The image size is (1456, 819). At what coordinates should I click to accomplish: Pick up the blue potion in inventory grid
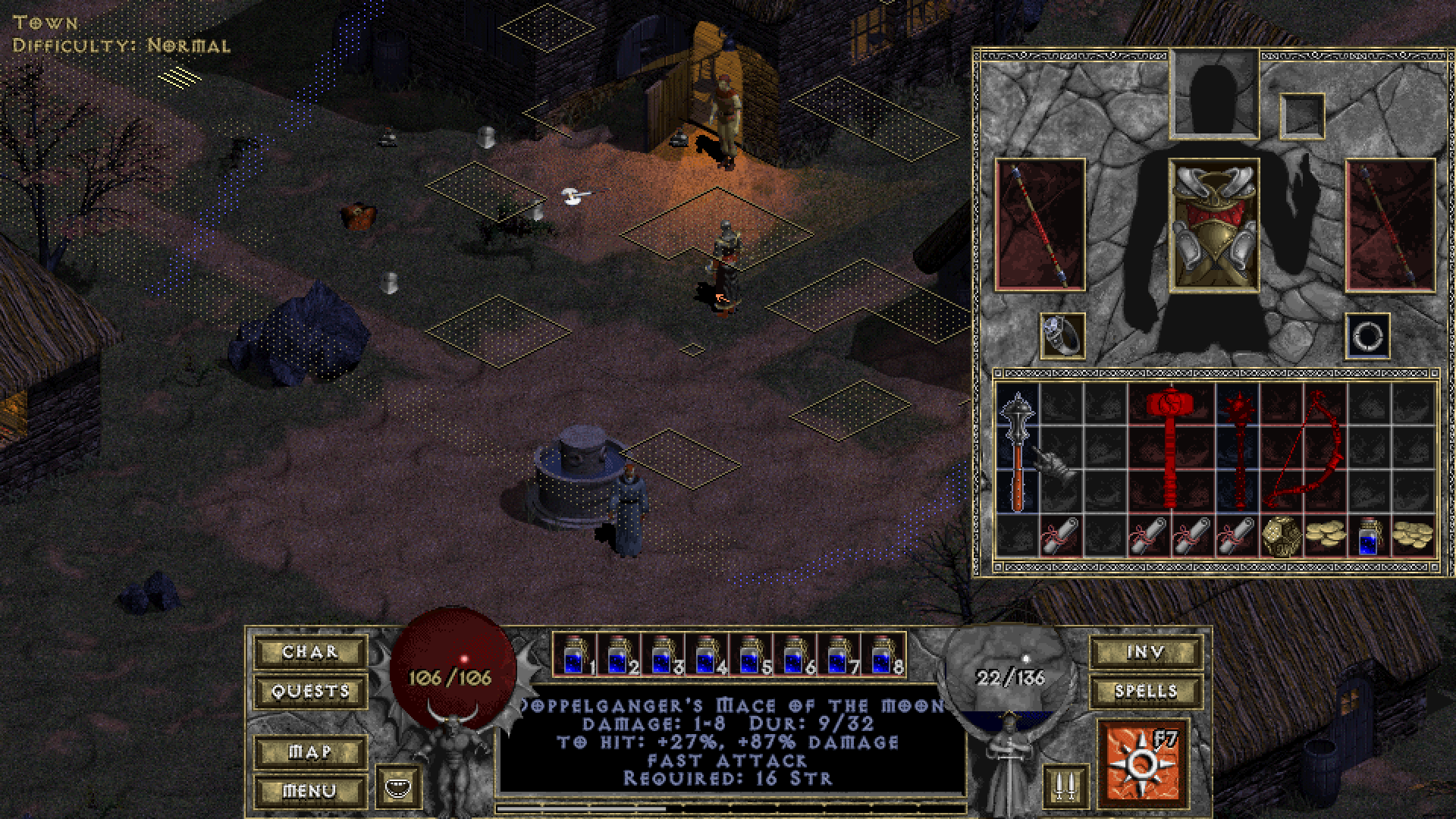coord(1368,537)
